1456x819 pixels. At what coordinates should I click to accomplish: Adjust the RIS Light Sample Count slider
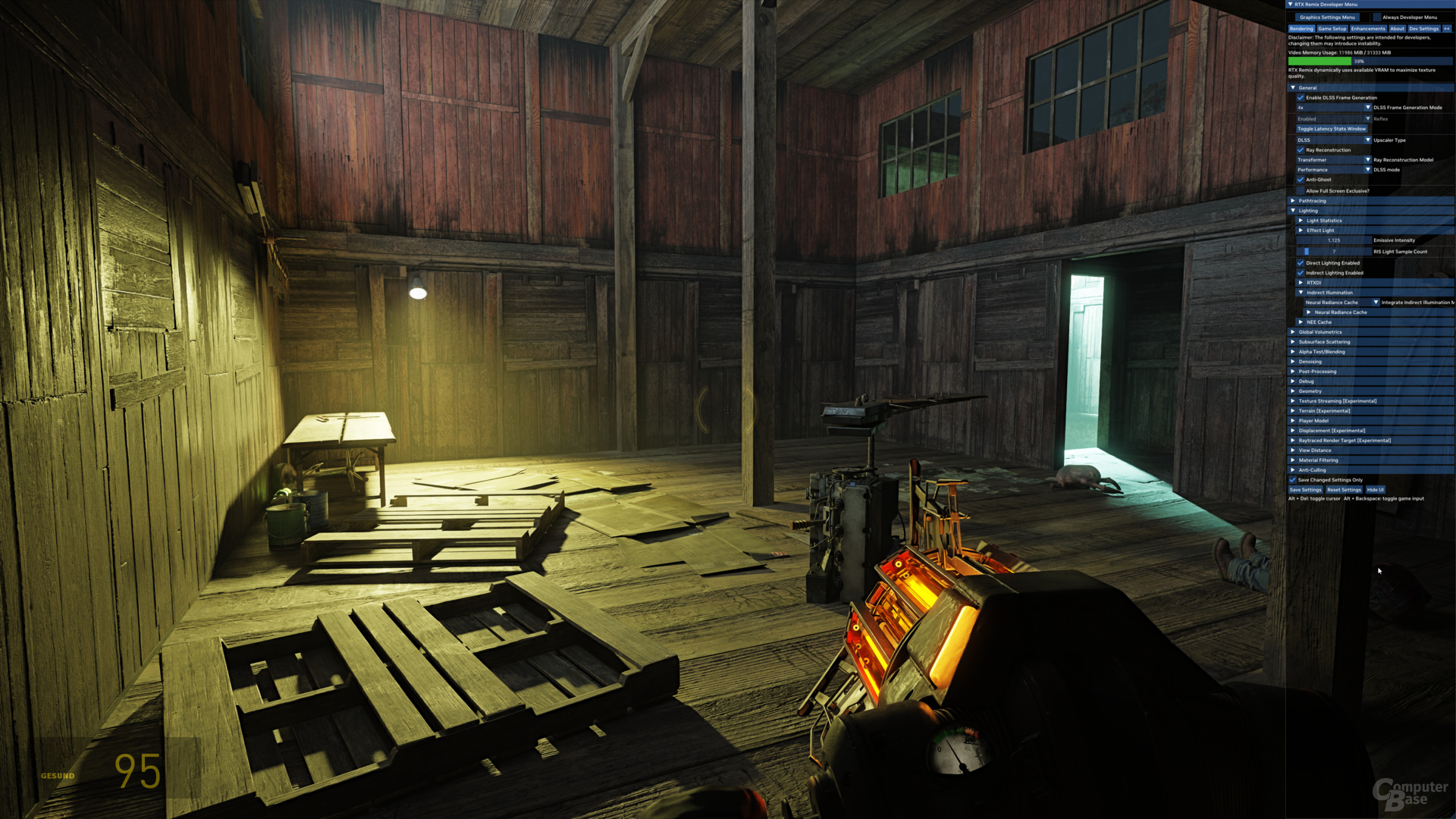(x=1334, y=252)
